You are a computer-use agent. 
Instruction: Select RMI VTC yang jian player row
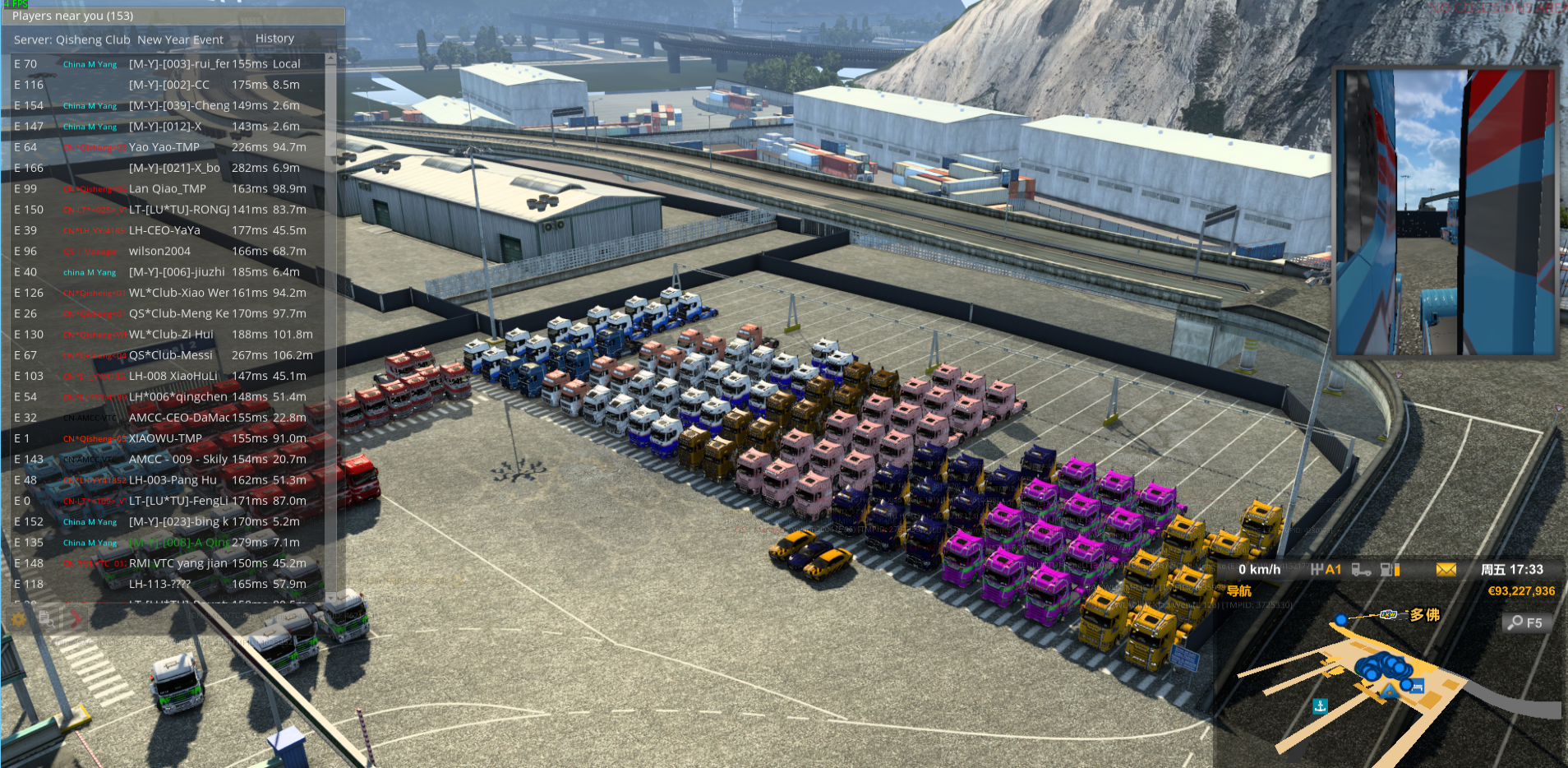[178, 563]
